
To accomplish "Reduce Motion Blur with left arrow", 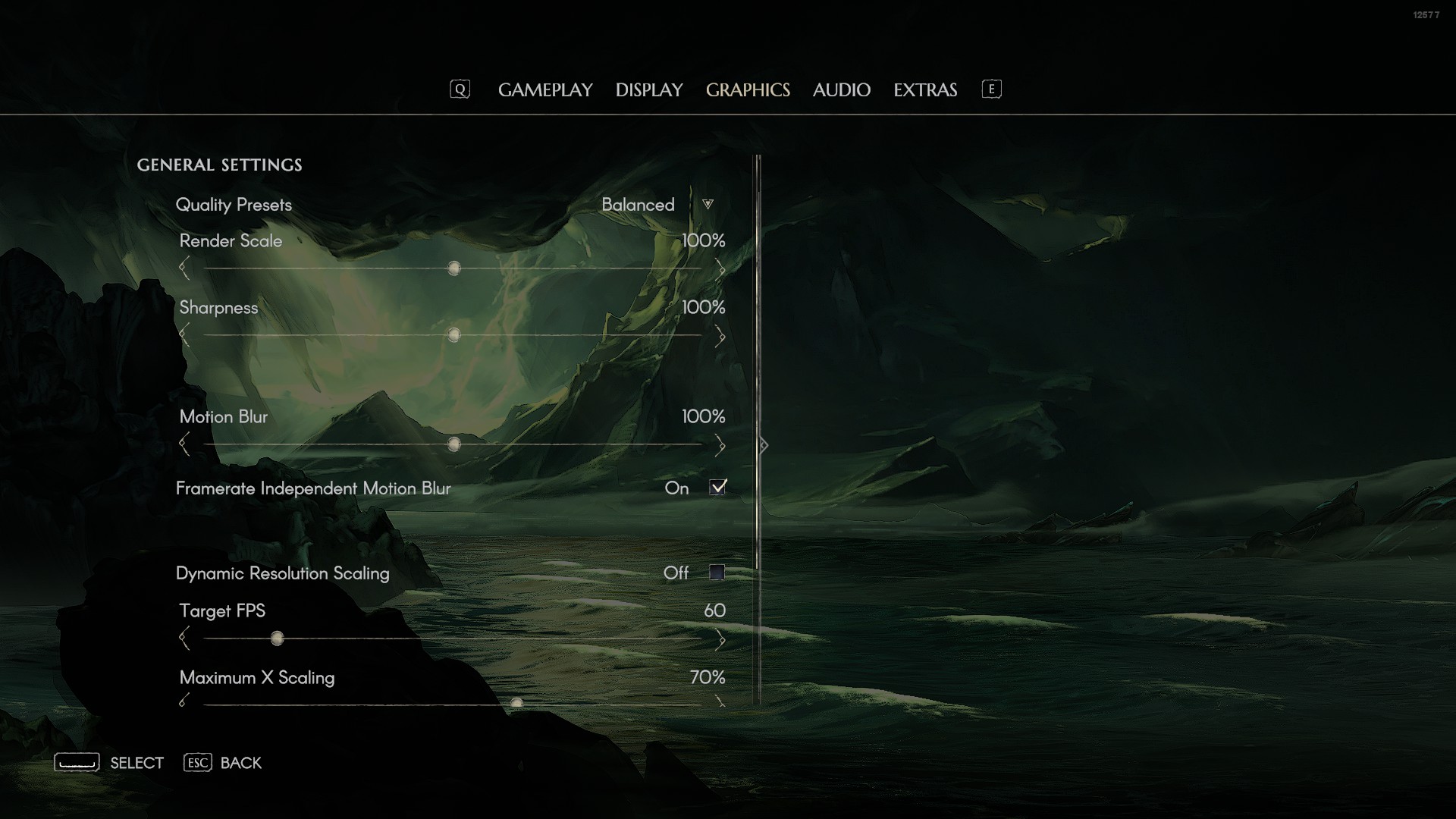I will 184,444.
